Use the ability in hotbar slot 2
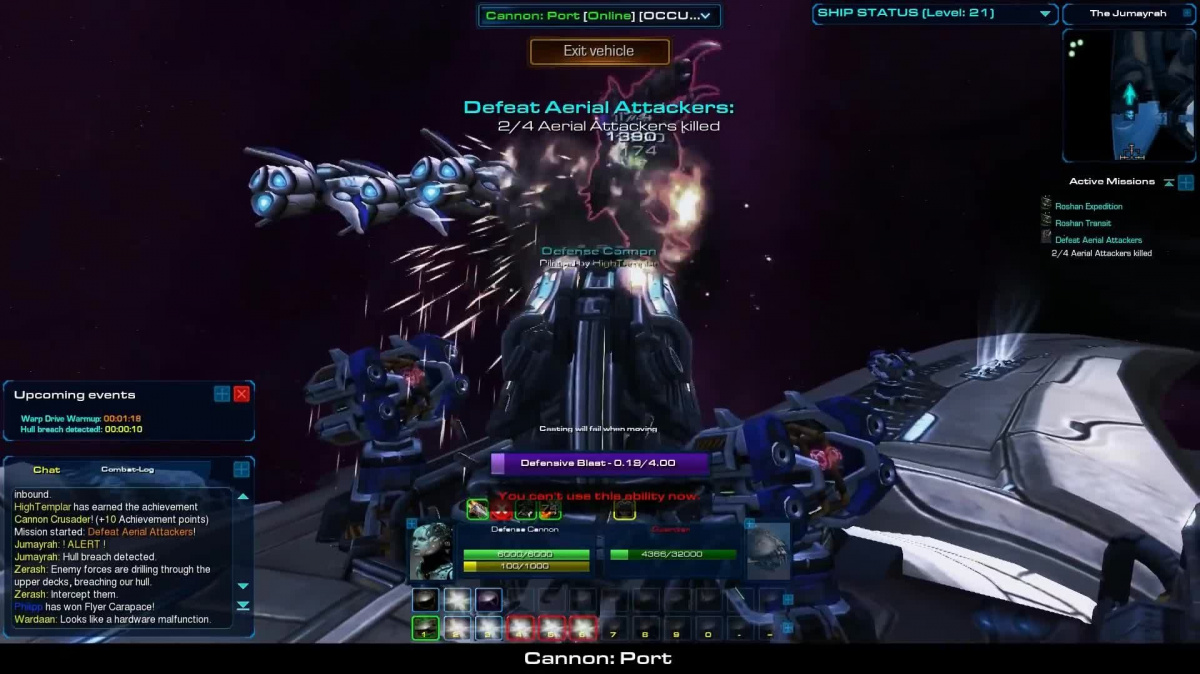This screenshot has height=674, width=1200. [457, 628]
